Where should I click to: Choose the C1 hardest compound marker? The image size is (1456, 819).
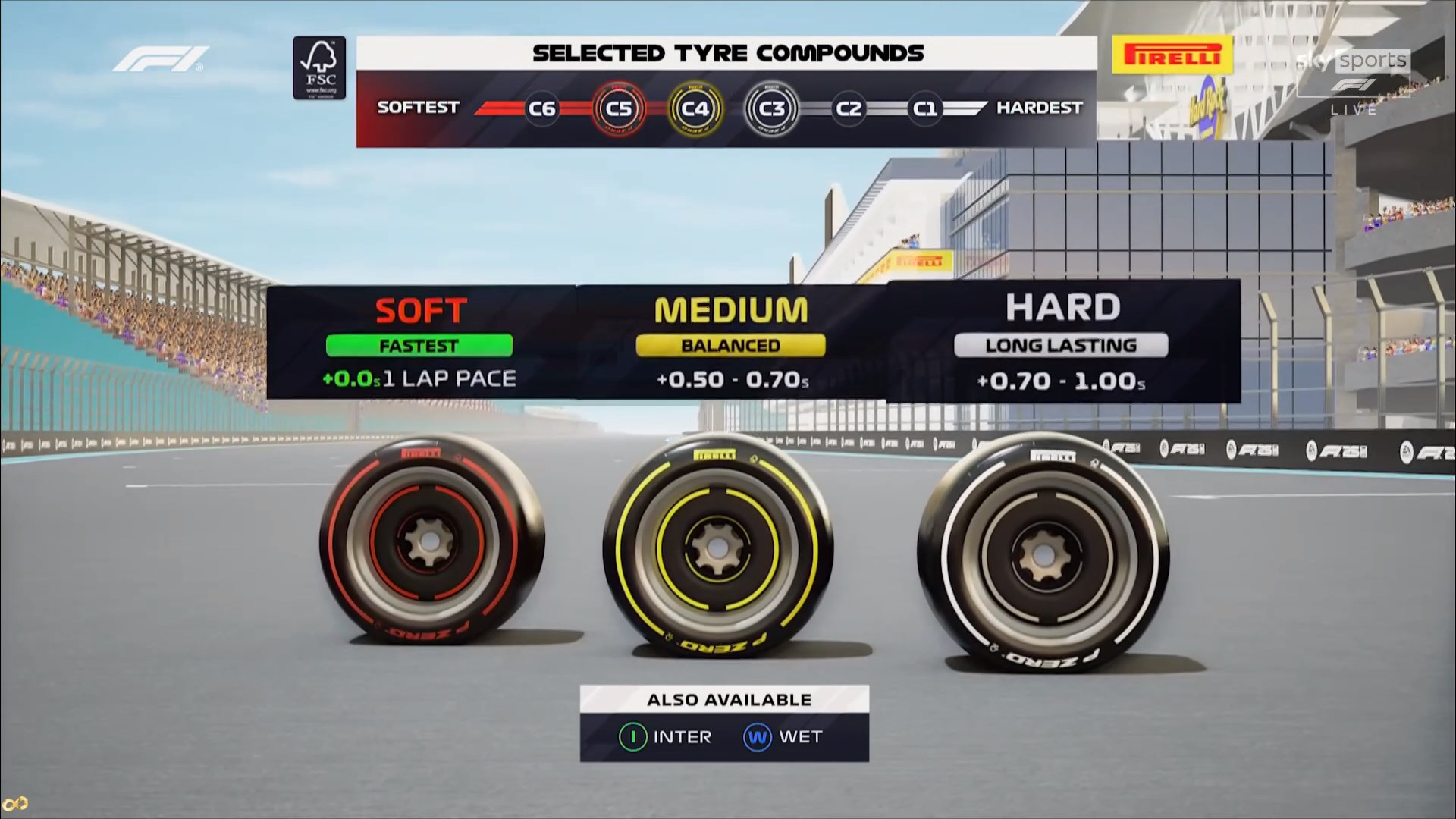pyautogui.click(x=924, y=108)
